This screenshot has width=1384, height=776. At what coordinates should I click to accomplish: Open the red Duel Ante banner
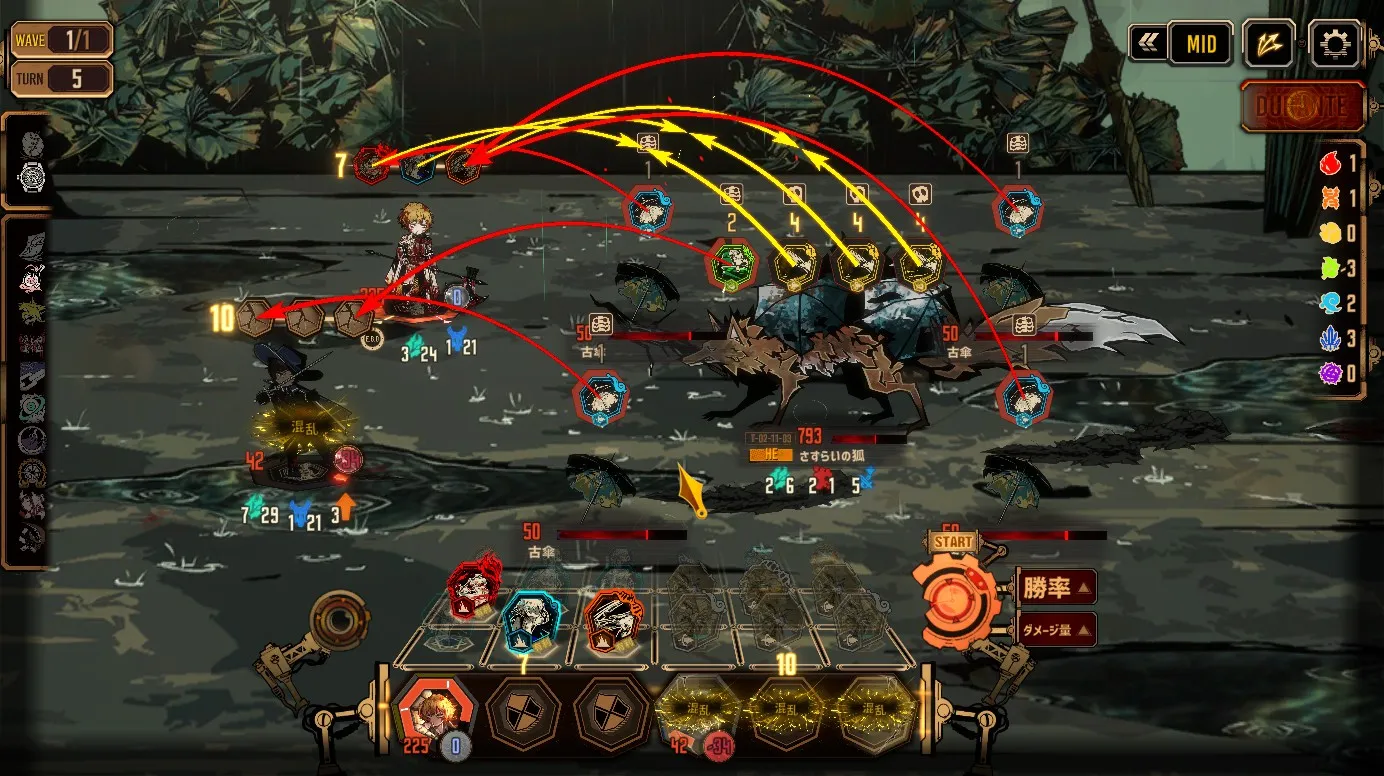coord(1302,107)
